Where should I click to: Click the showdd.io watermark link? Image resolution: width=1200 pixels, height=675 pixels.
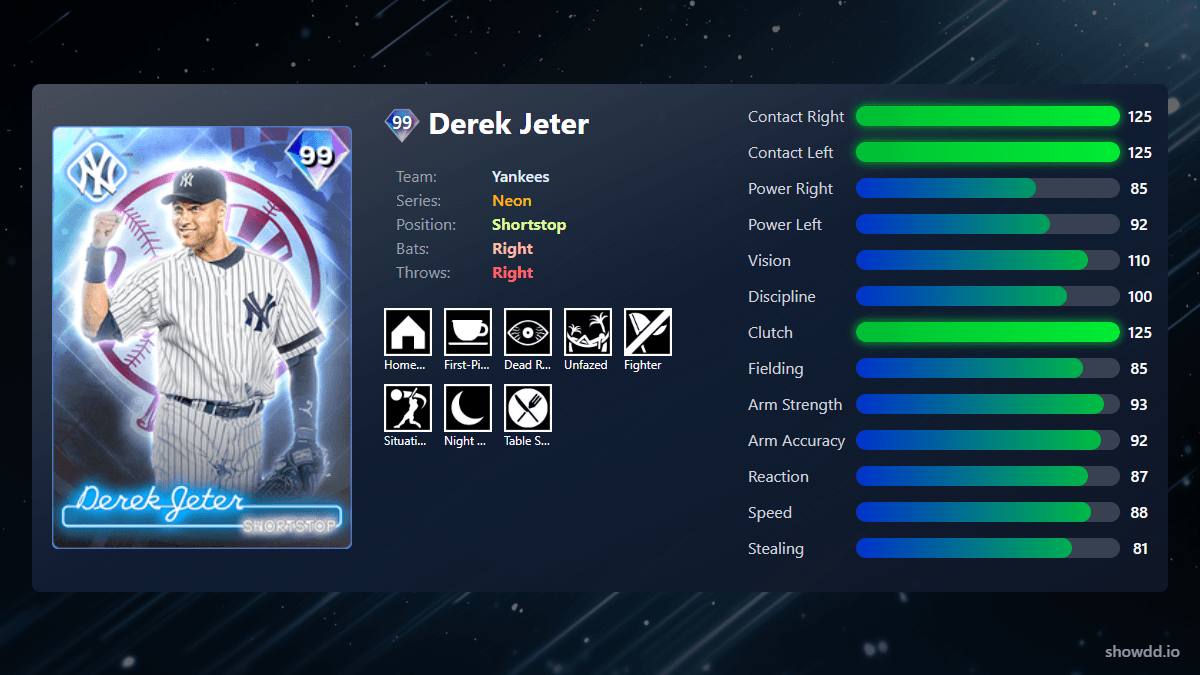1142,651
